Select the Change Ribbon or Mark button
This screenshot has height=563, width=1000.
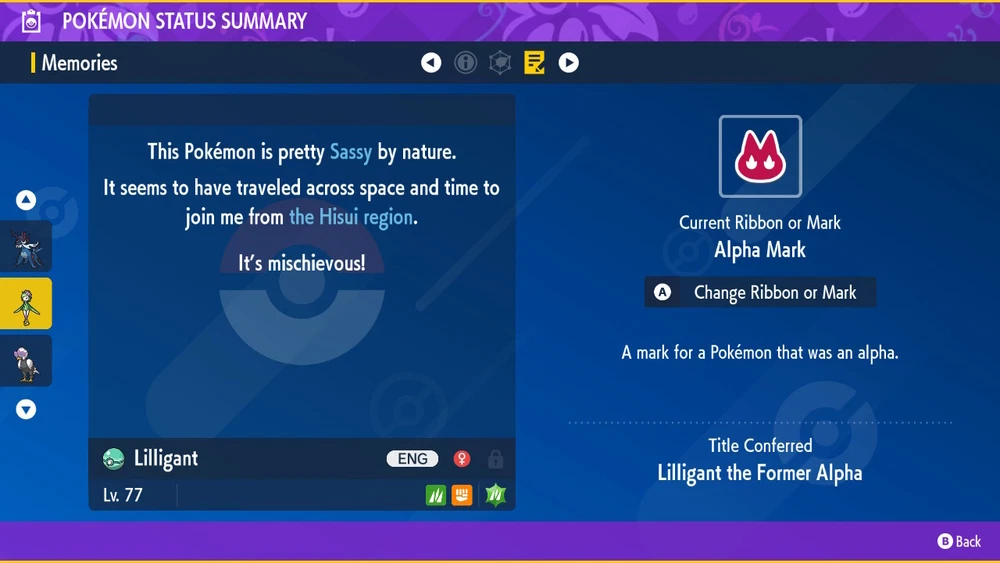pyautogui.click(x=760, y=293)
